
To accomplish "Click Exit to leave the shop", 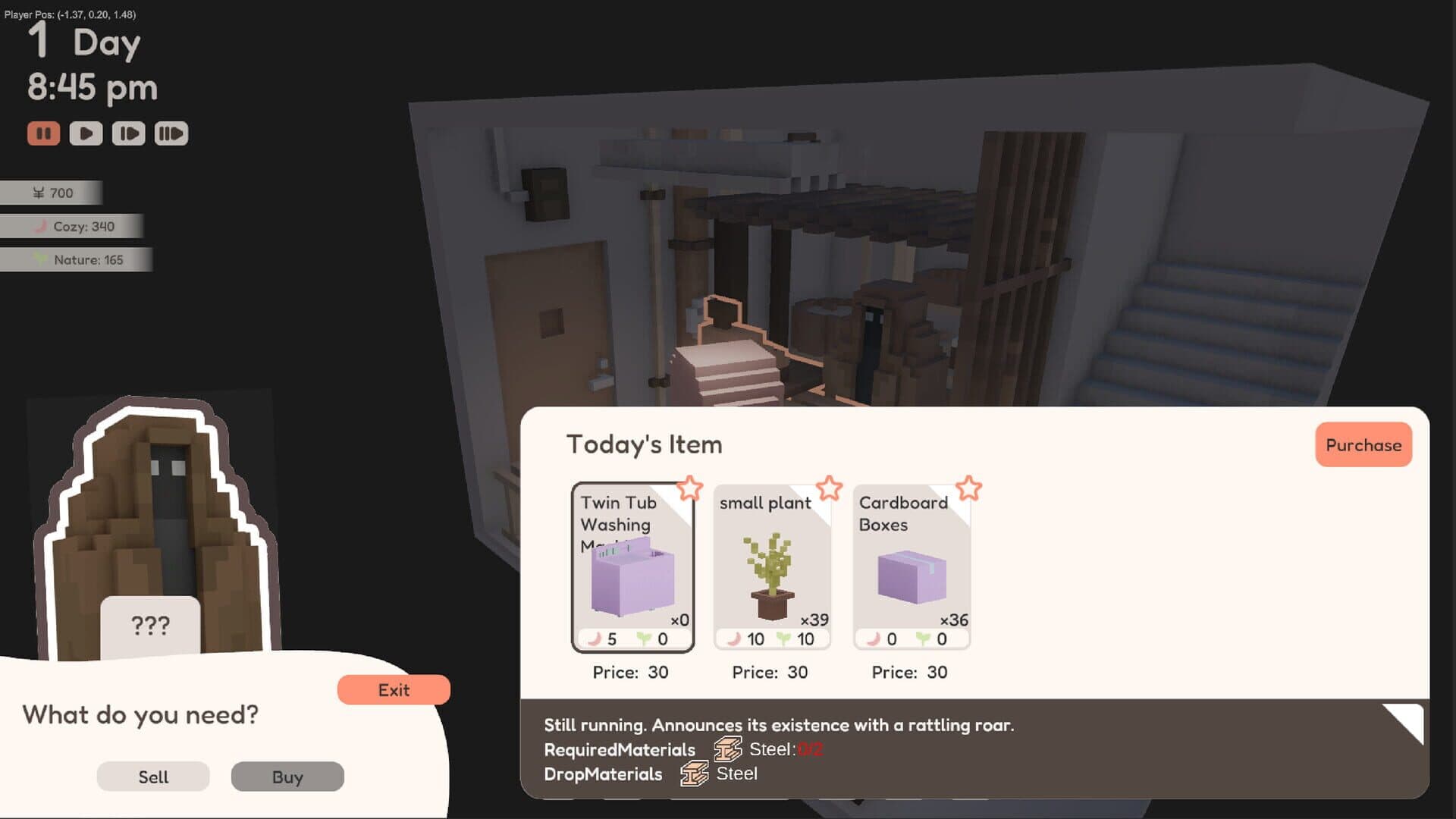I will tap(393, 689).
